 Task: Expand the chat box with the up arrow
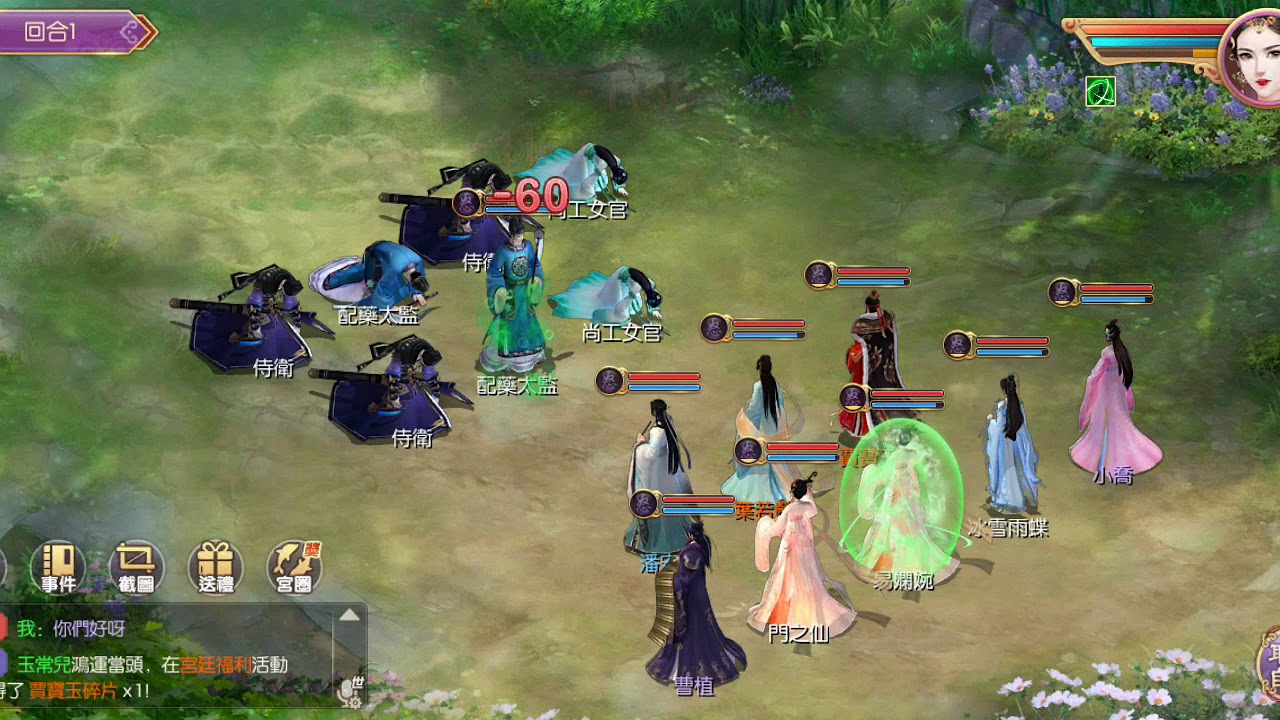349,615
